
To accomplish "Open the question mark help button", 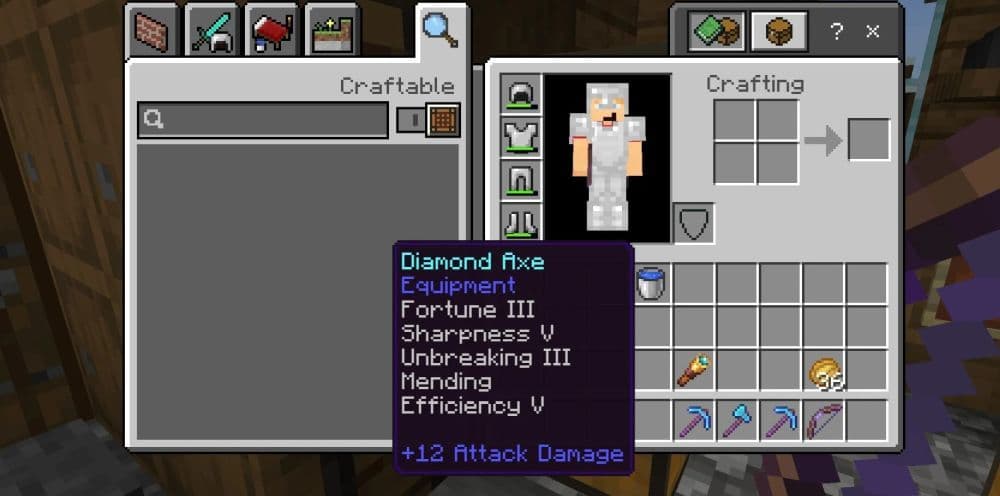I will (x=836, y=31).
